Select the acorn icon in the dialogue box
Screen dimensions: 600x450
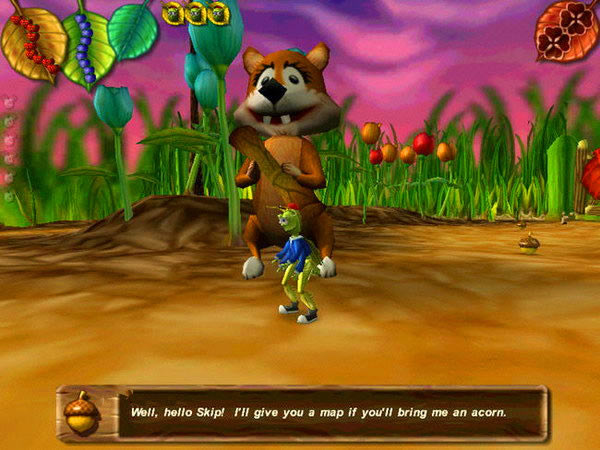[81, 412]
